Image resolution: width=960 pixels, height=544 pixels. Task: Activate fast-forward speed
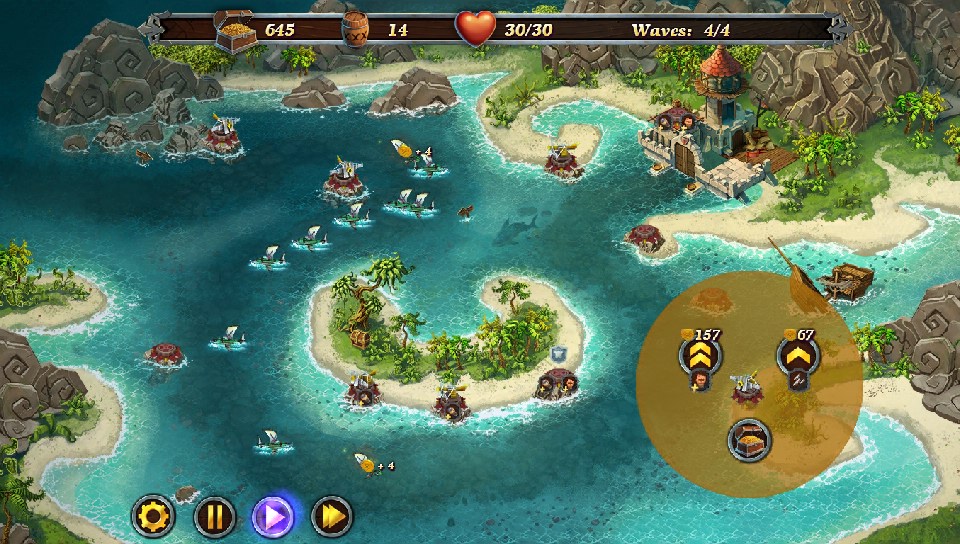coord(332,517)
